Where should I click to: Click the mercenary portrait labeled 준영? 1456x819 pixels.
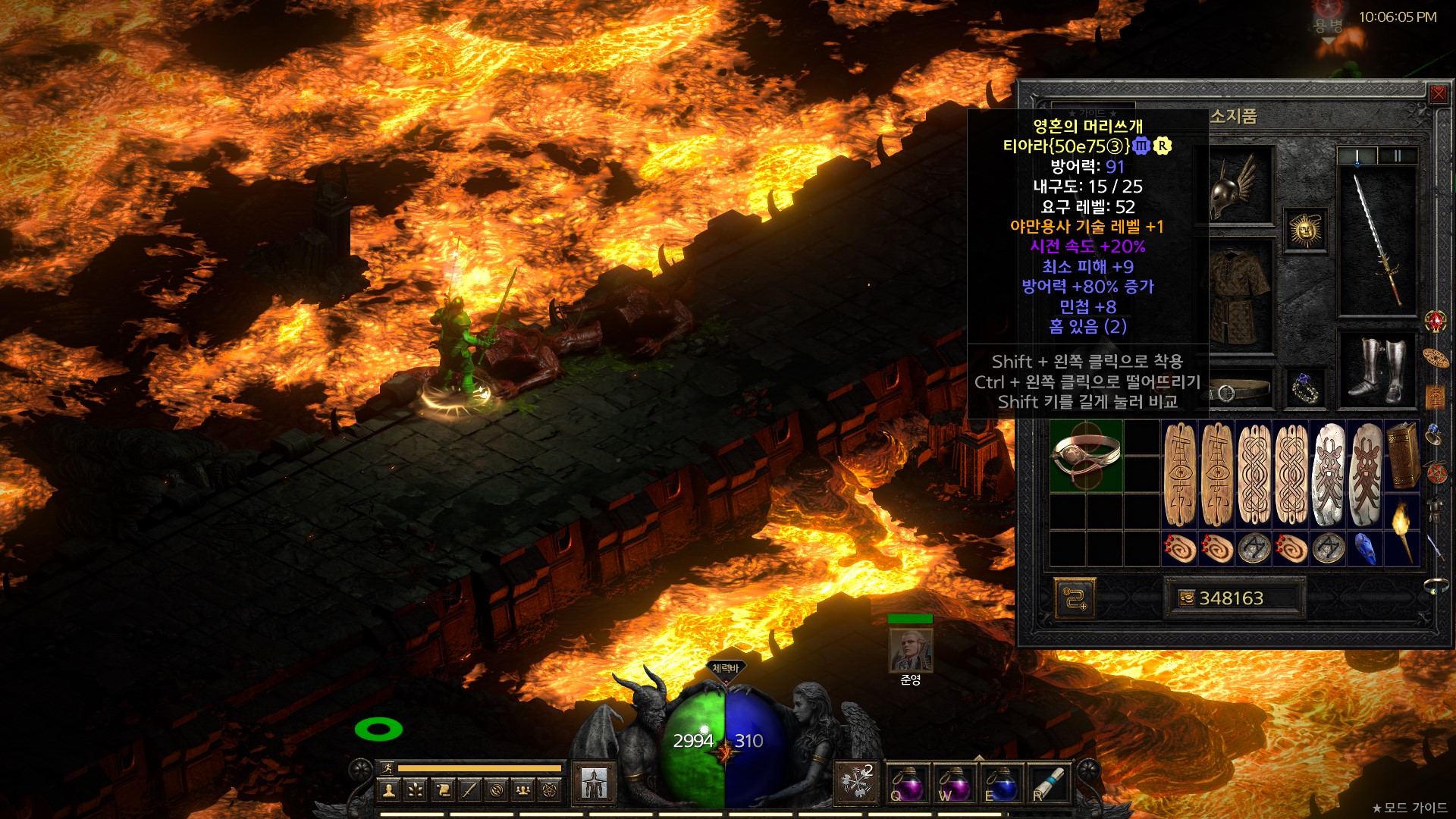coord(910,650)
